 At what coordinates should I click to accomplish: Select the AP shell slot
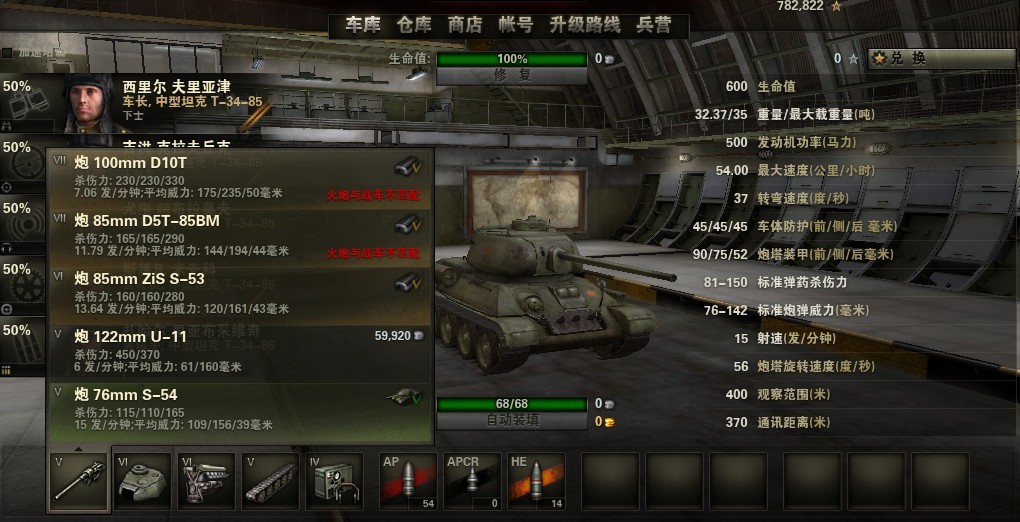[x=408, y=481]
